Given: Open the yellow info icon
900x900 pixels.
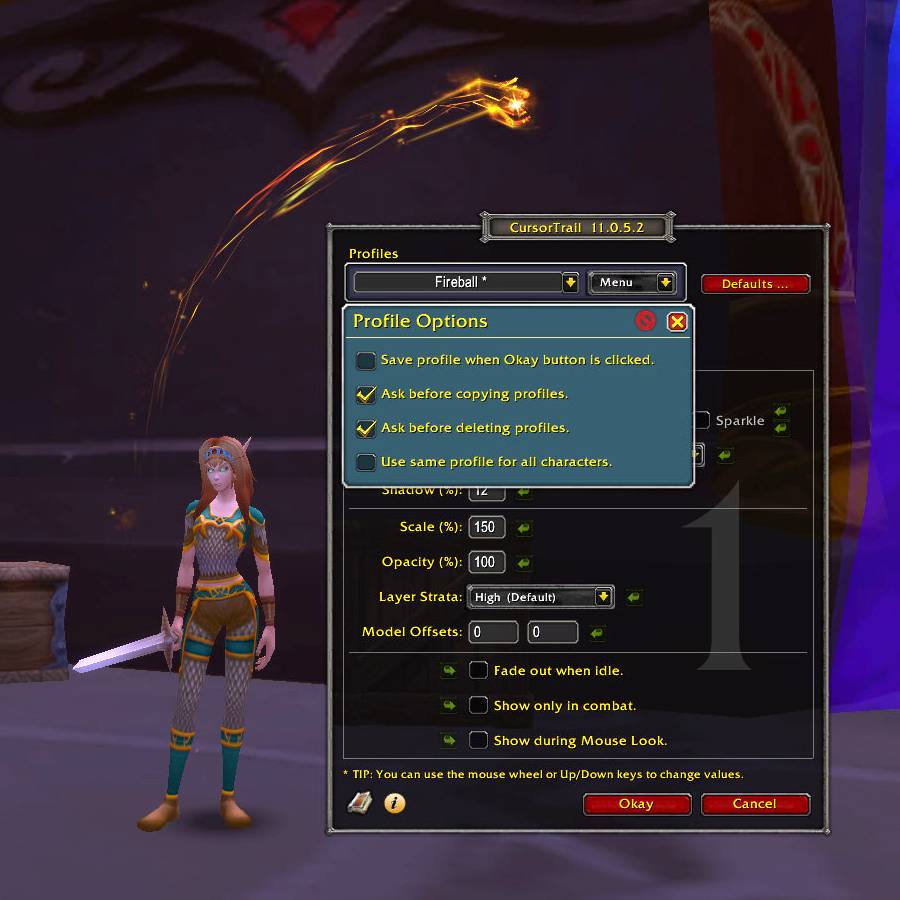Looking at the screenshot, I should pos(395,803).
